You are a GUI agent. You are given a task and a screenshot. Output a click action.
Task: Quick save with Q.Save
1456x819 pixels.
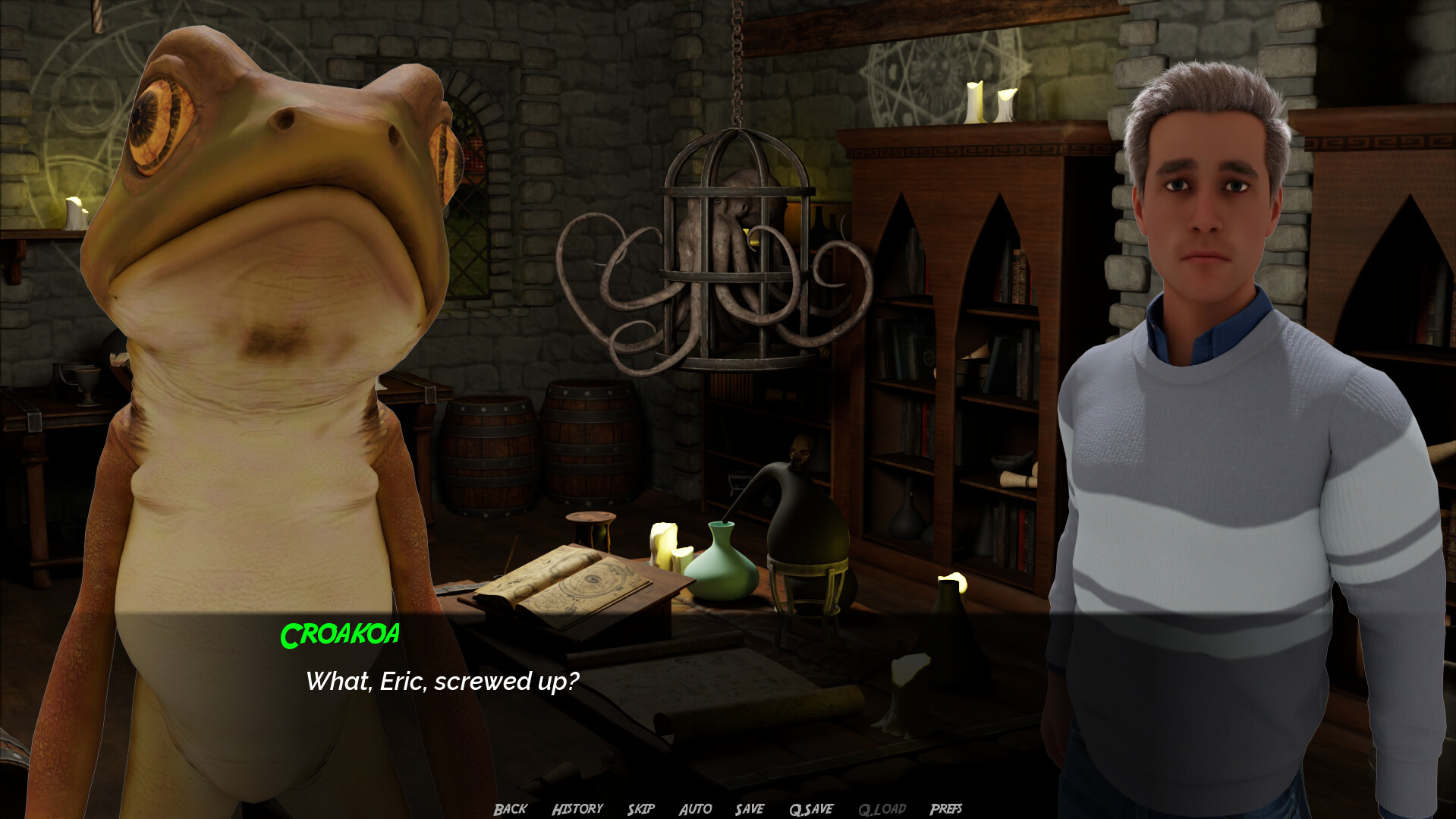[x=810, y=809]
